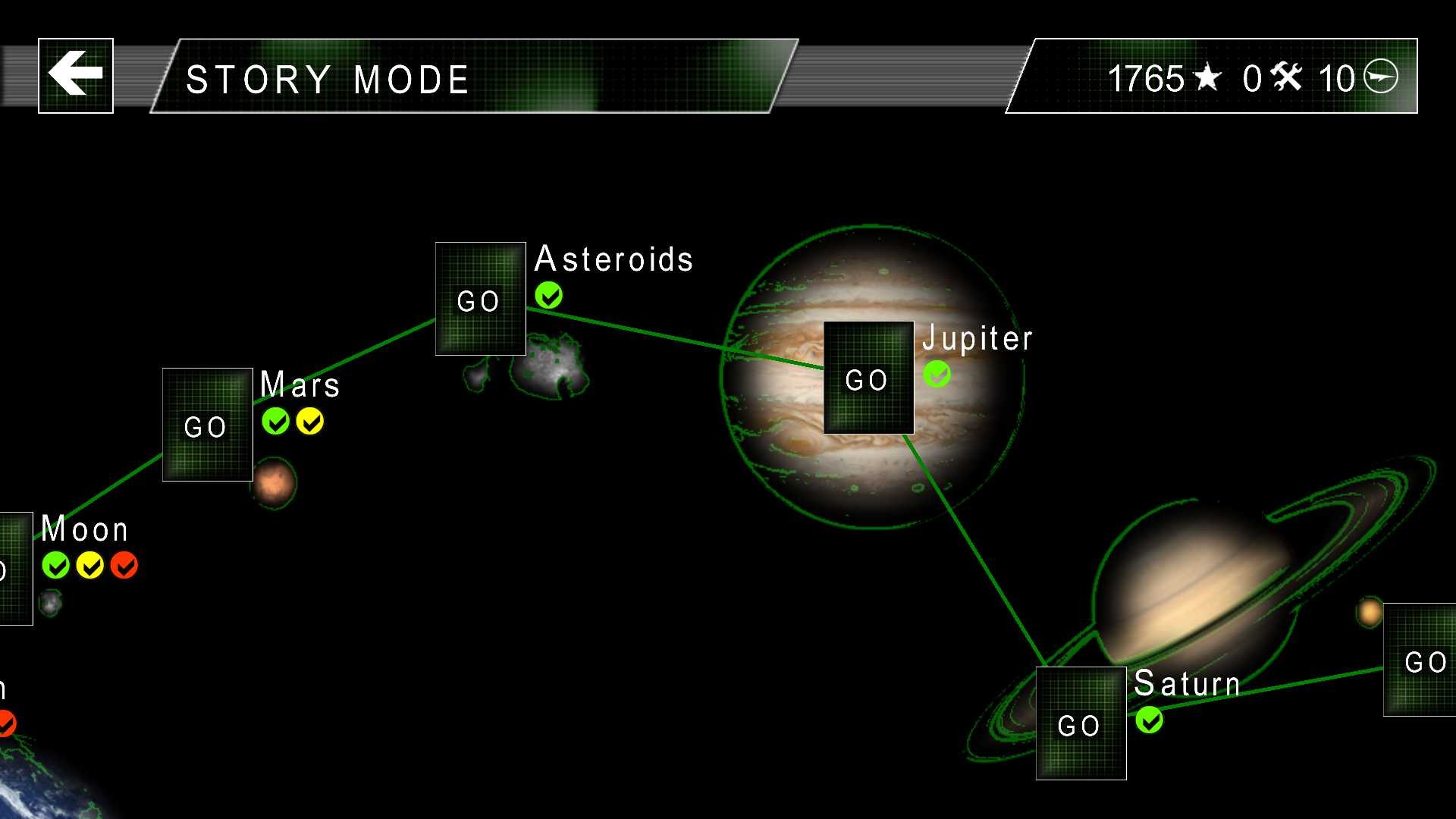Launch the Mars mission GO button
The image size is (1456, 819).
click(x=207, y=425)
